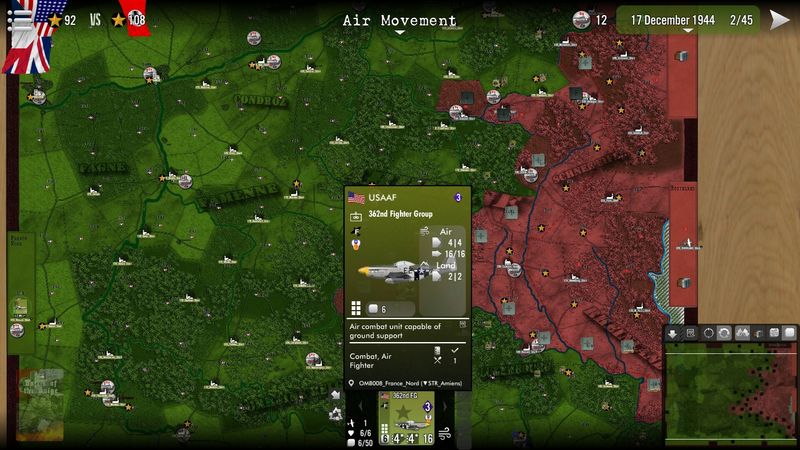Advance to the next phase arrow

pos(779,20)
